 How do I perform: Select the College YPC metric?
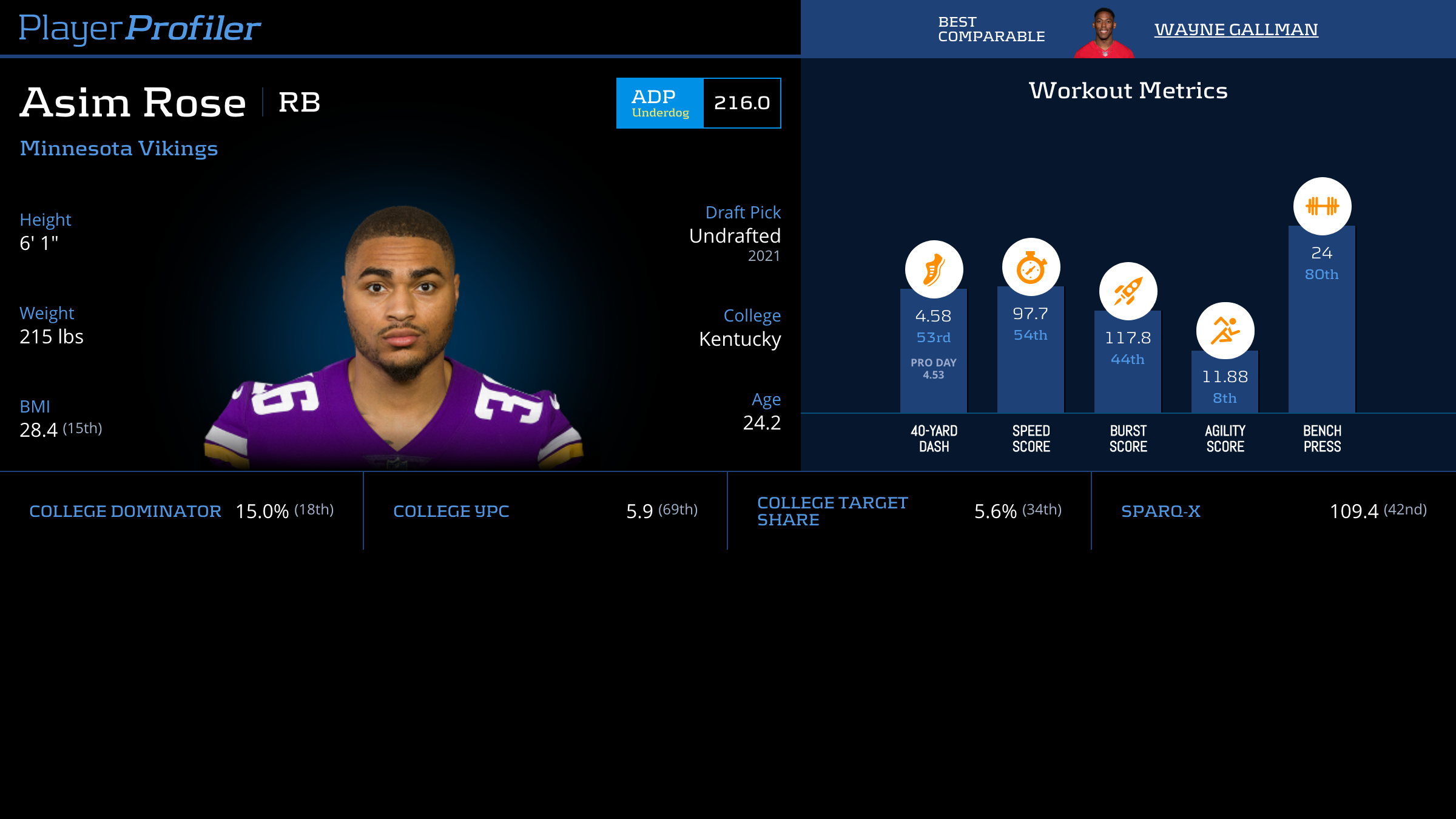coord(451,511)
